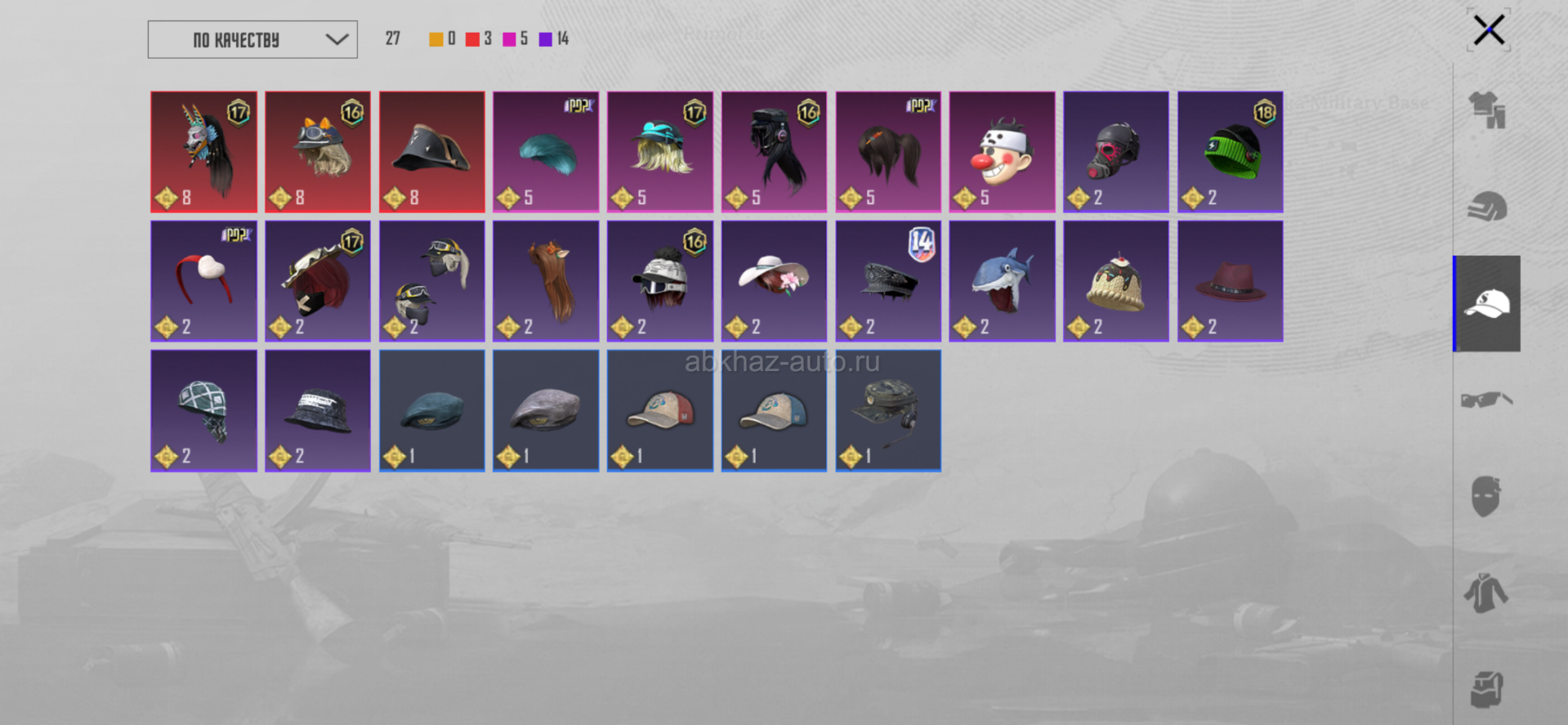Select the black tricorn pirate hat
Screen dimensions: 1568x725
[x=432, y=152]
